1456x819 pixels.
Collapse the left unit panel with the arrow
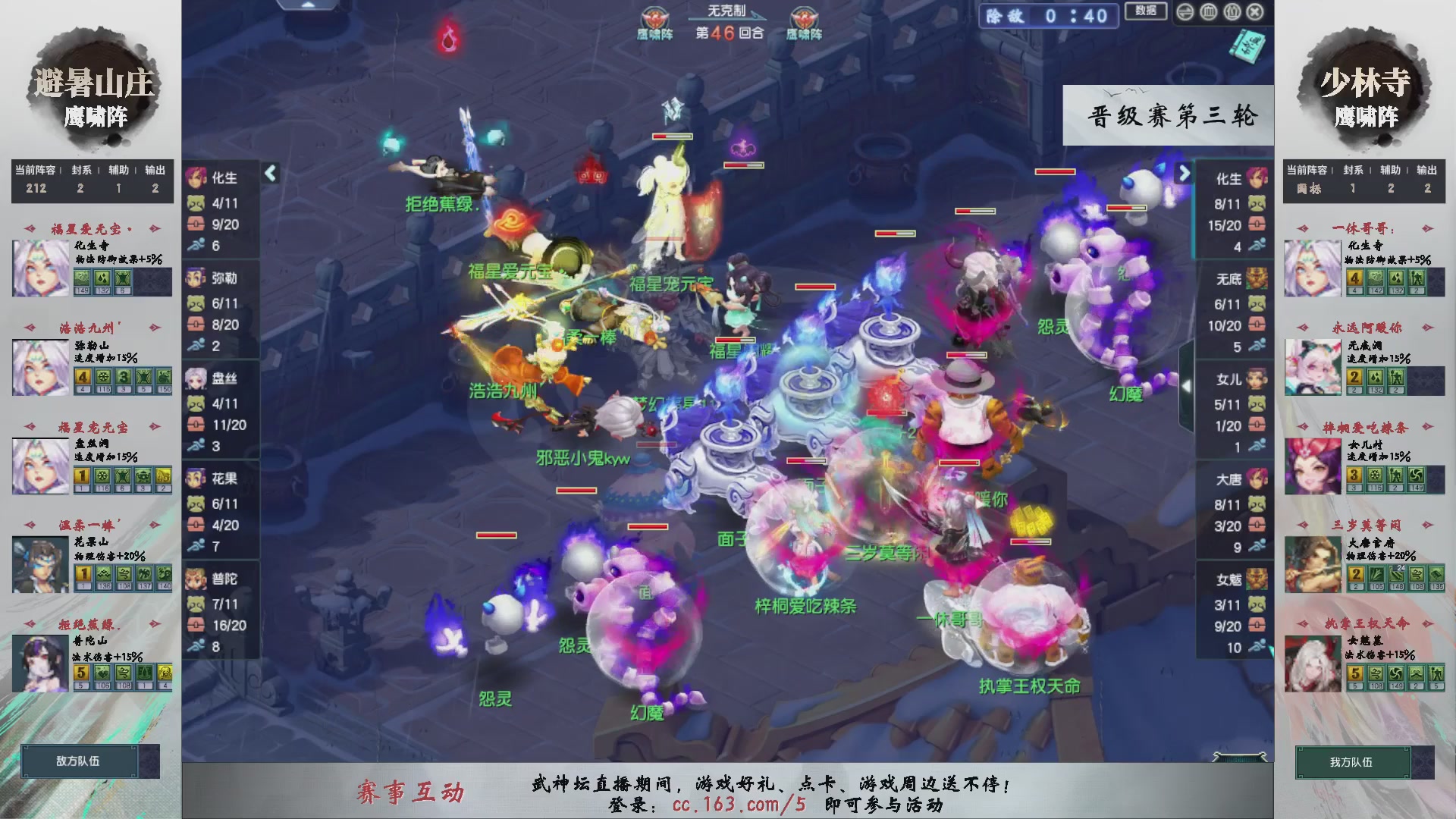[x=269, y=173]
